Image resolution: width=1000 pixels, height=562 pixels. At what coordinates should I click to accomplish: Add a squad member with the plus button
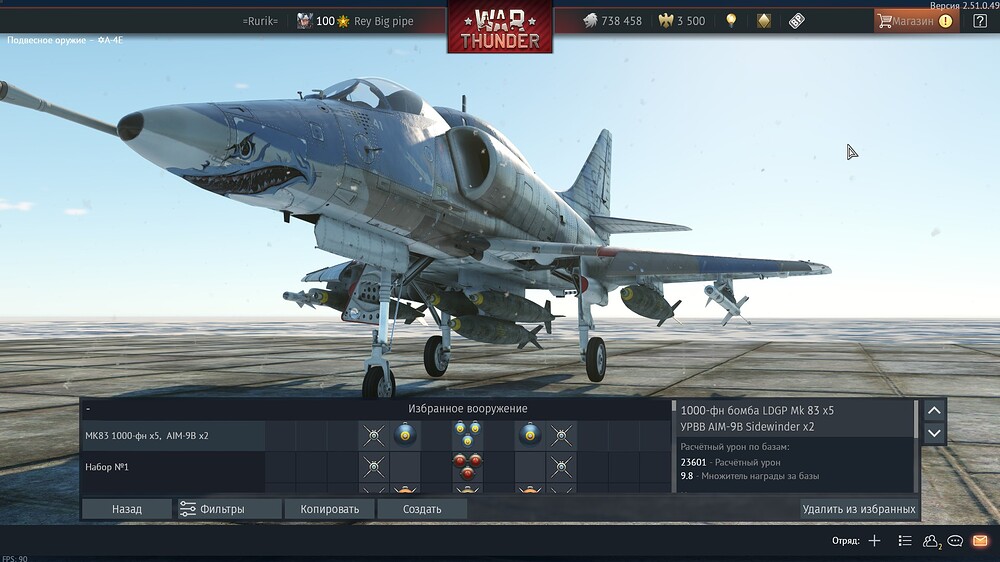[x=874, y=541]
